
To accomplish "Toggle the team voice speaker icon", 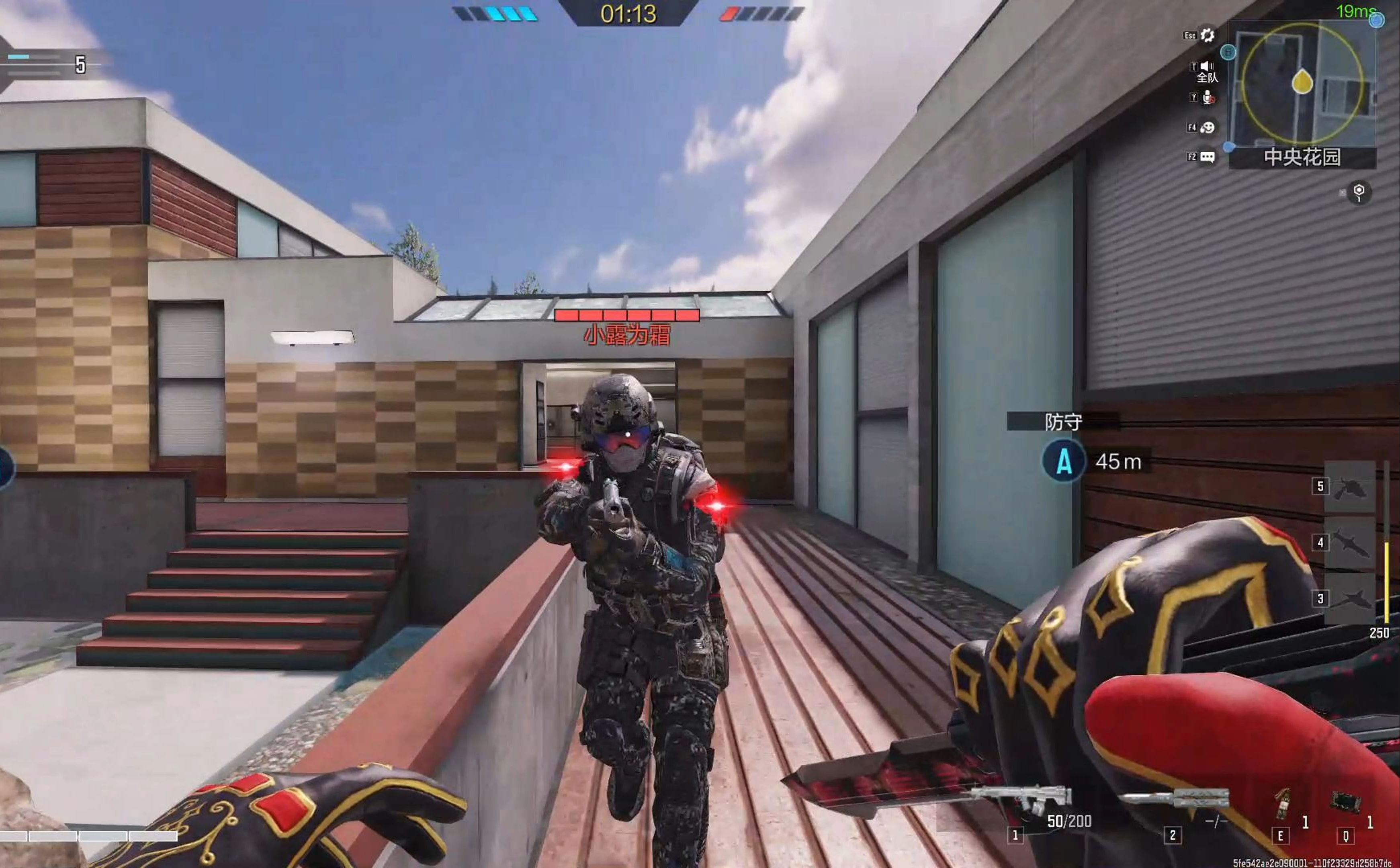I will 1207,67.
